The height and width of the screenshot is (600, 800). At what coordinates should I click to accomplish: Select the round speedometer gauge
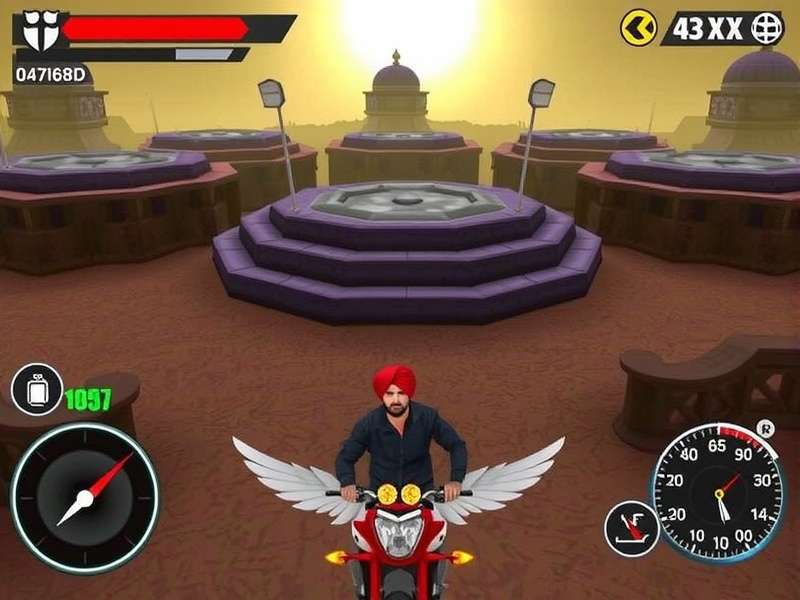pos(718,492)
